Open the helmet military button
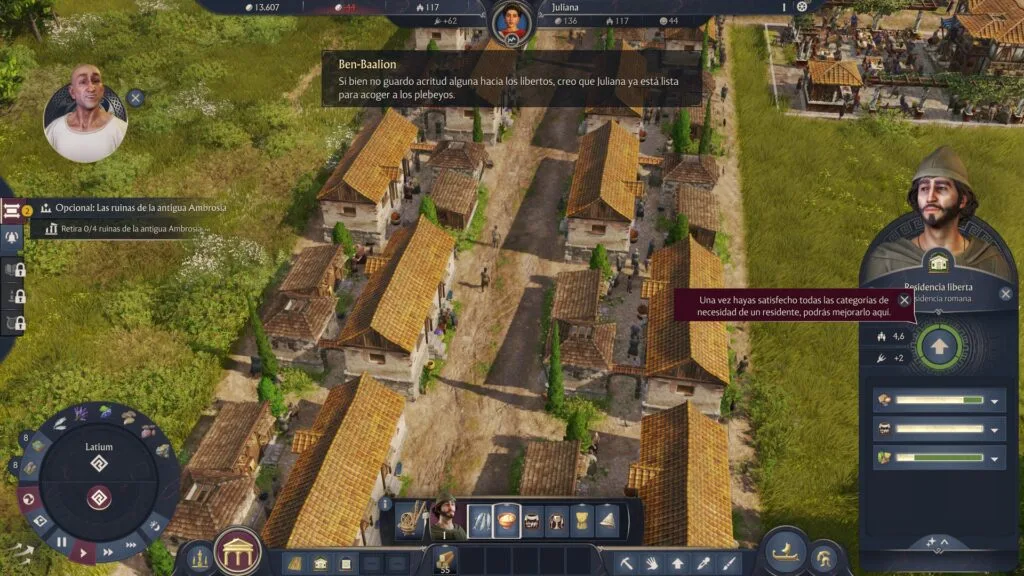The width and height of the screenshot is (1024, 576). click(x=824, y=558)
